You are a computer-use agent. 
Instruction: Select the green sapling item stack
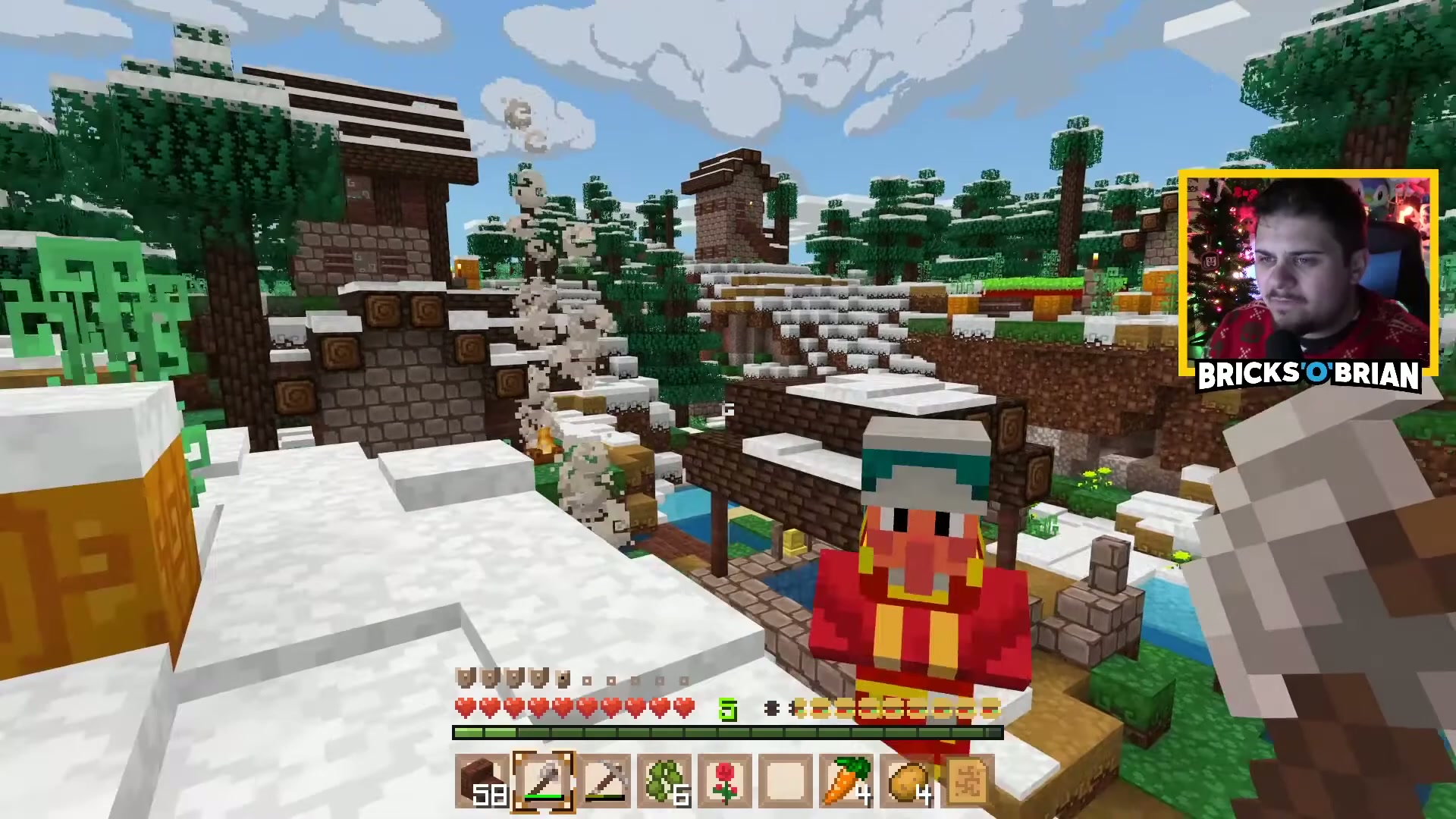tap(664, 781)
